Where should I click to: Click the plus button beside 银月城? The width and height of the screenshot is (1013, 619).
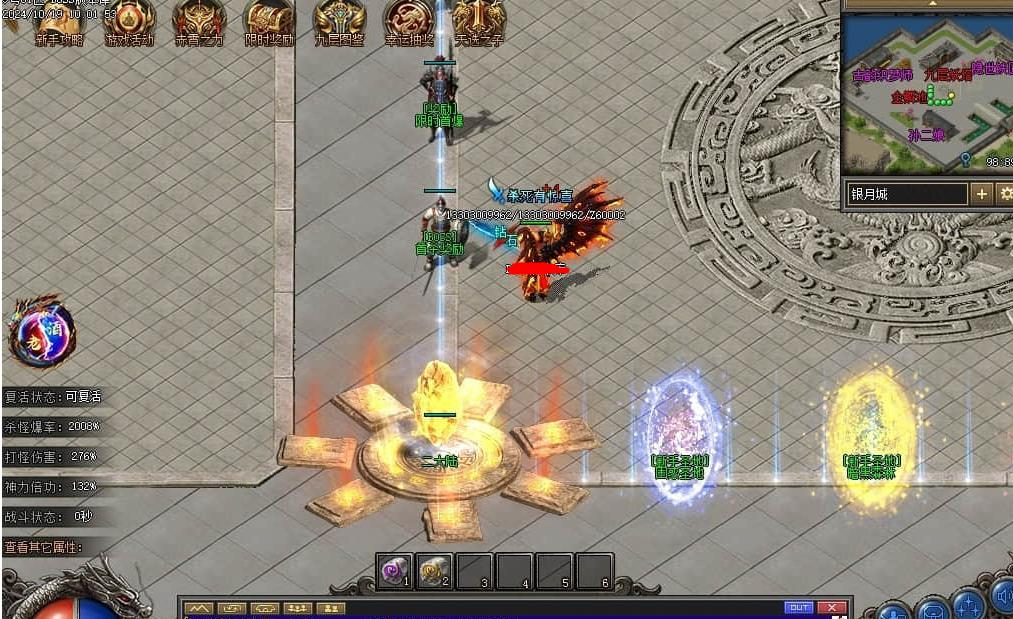(x=981, y=193)
